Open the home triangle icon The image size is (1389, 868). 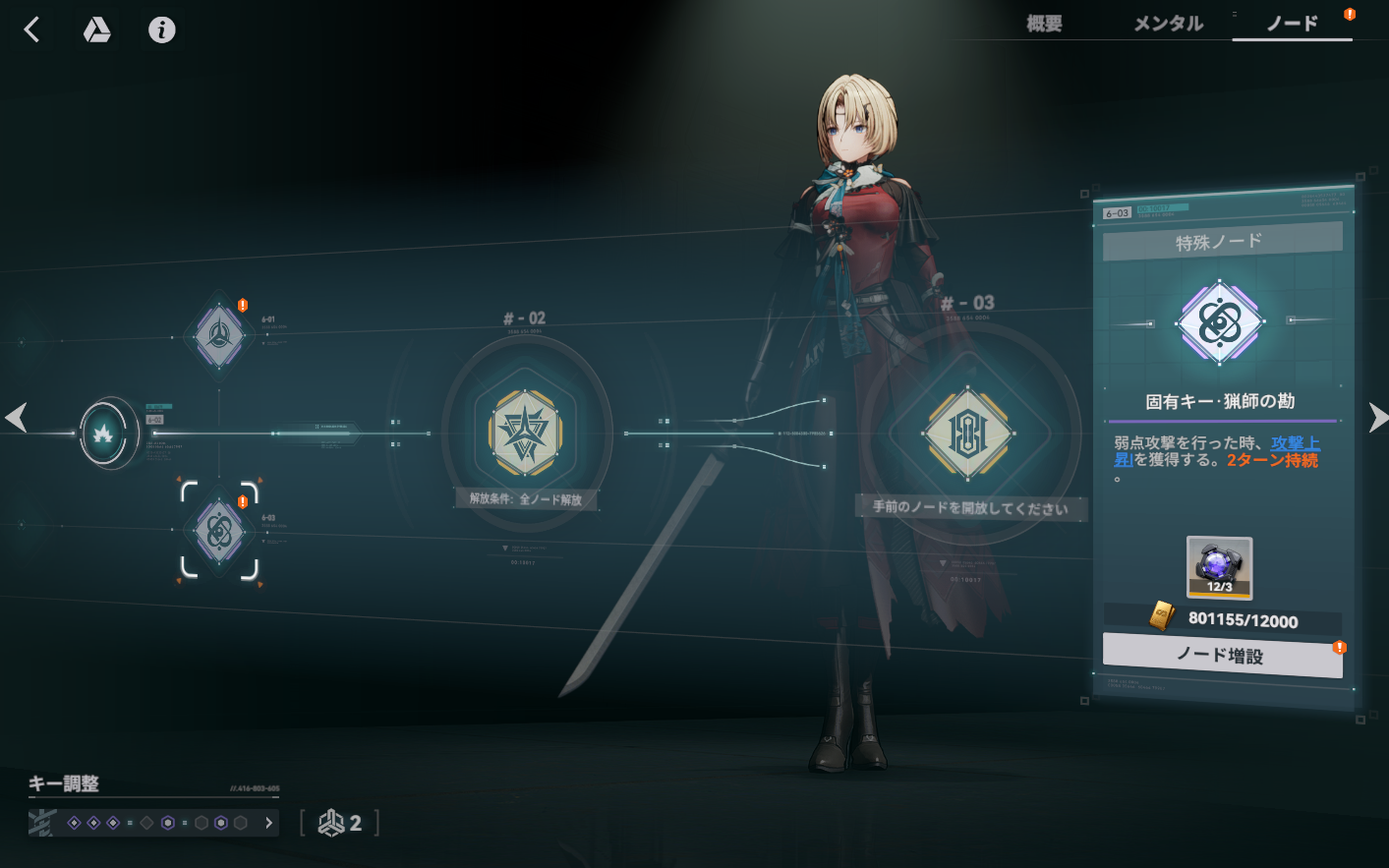[96, 30]
